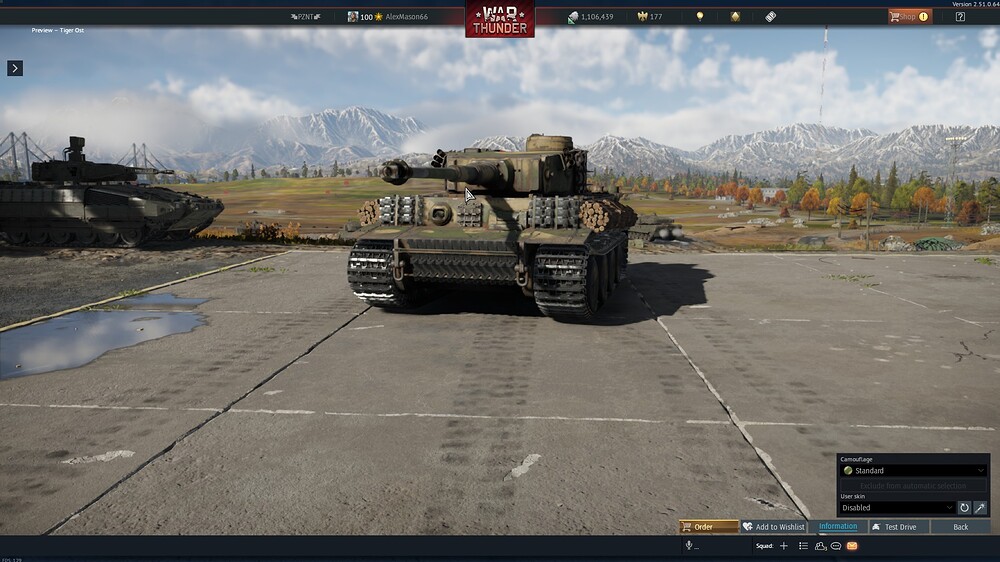This screenshot has height=562, width=1000.
Task: Open the chat bubble icon
Action: pyautogui.click(x=836, y=546)
